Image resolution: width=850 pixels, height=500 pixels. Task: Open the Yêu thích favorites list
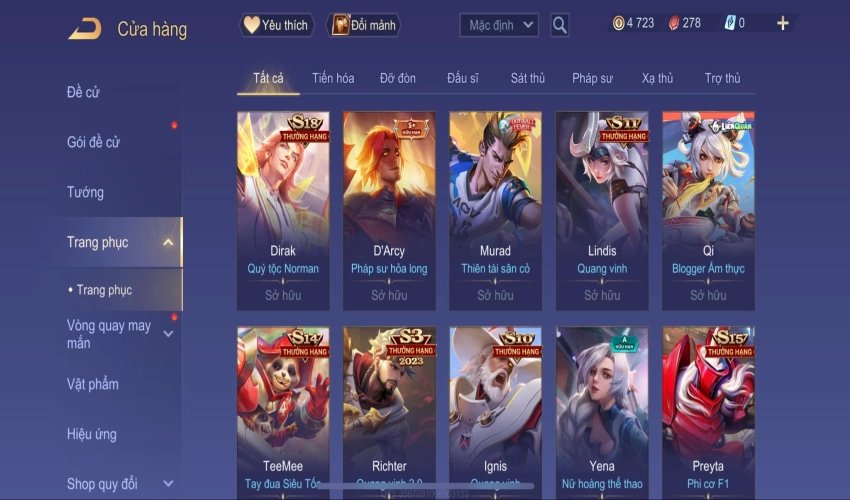click(277, 25)
